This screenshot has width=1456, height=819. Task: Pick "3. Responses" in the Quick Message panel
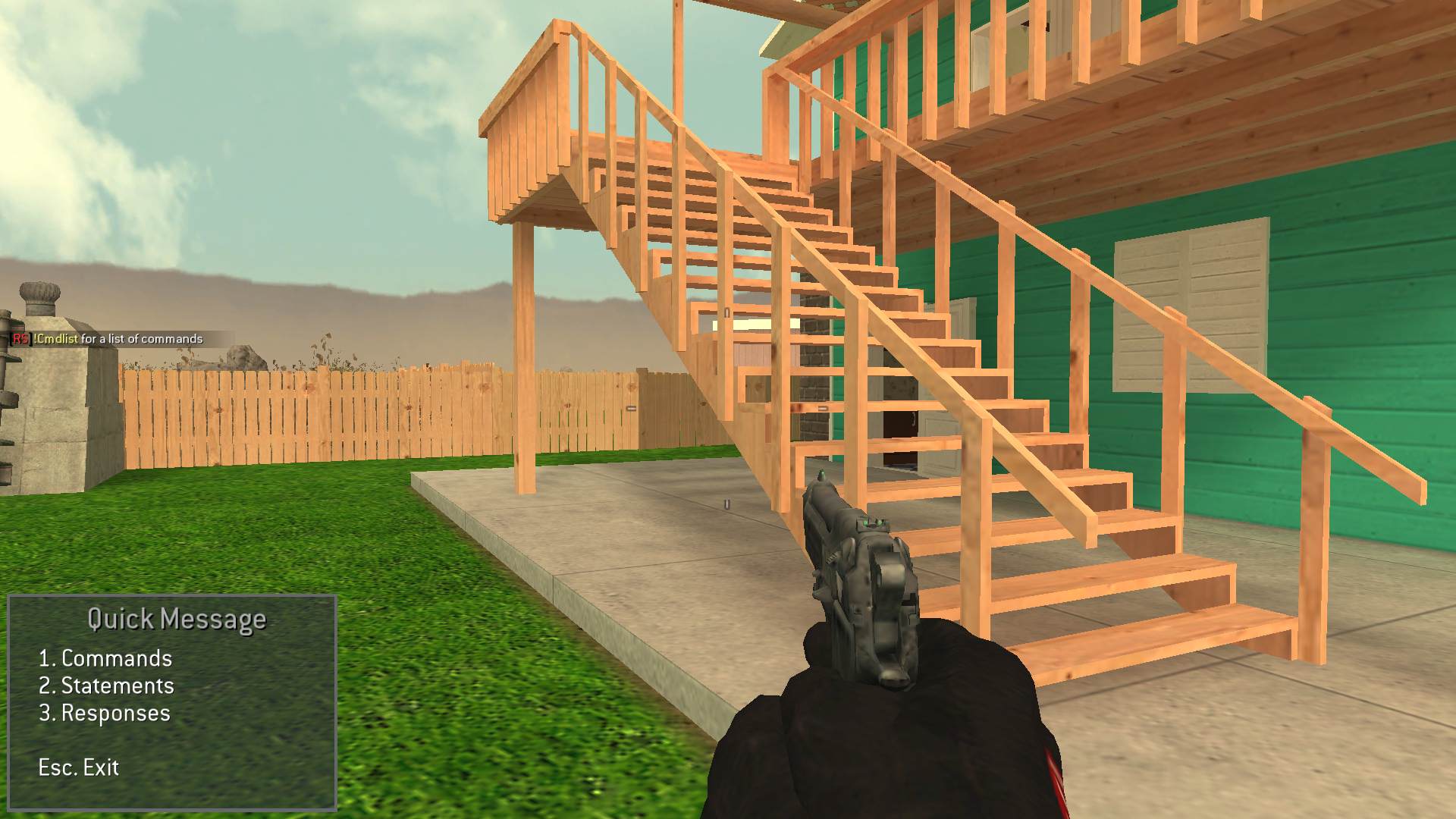pyautogui.click(x=104, y=712)
